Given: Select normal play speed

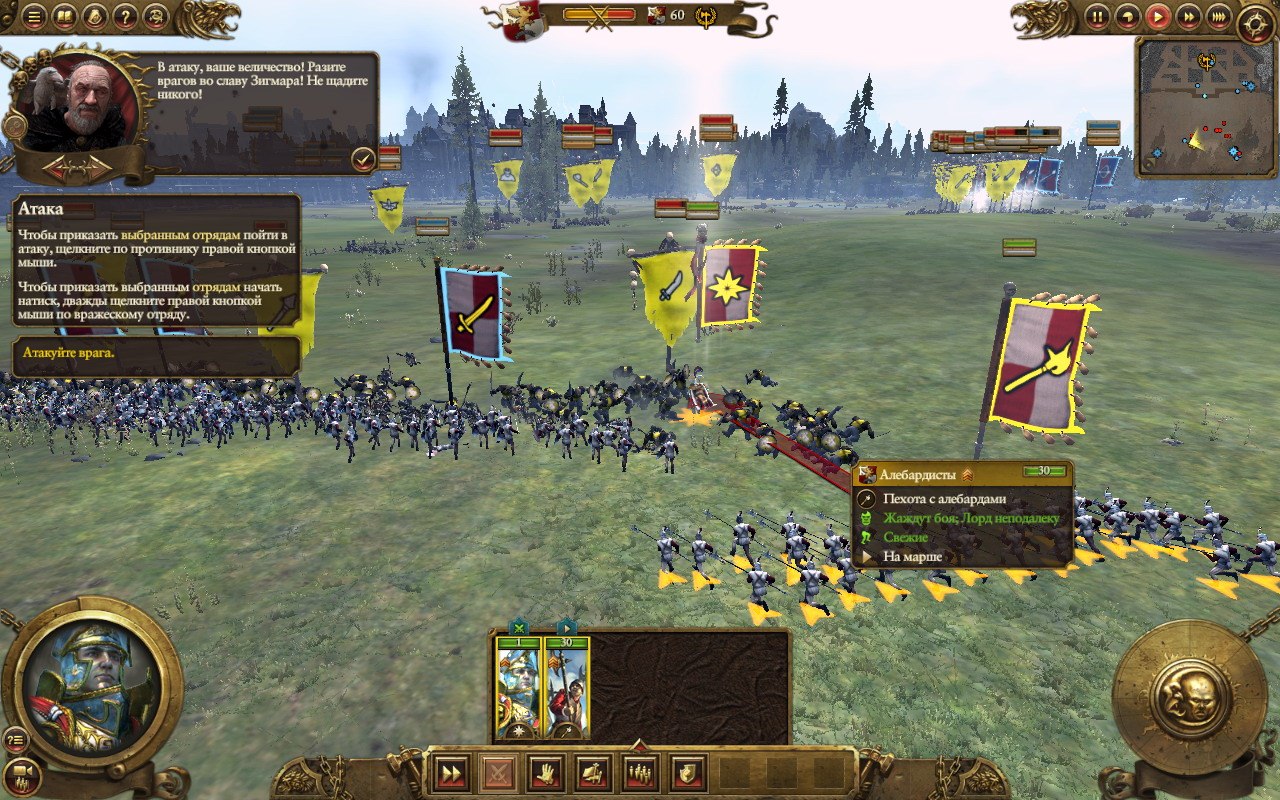Looking at the screenshot, I should tap(1158, 16).
